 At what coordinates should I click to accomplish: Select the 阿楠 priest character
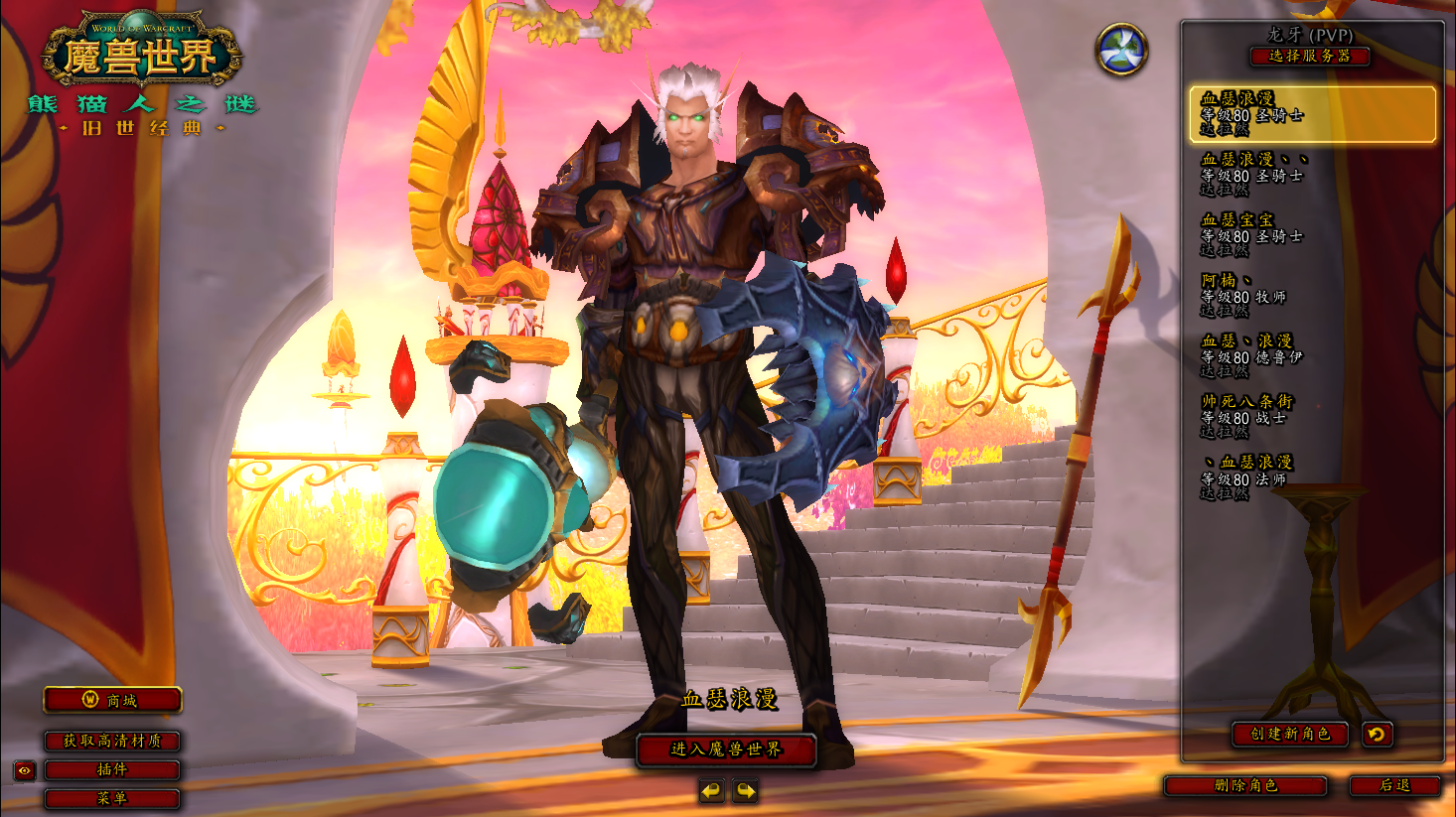click(1312, 295)
